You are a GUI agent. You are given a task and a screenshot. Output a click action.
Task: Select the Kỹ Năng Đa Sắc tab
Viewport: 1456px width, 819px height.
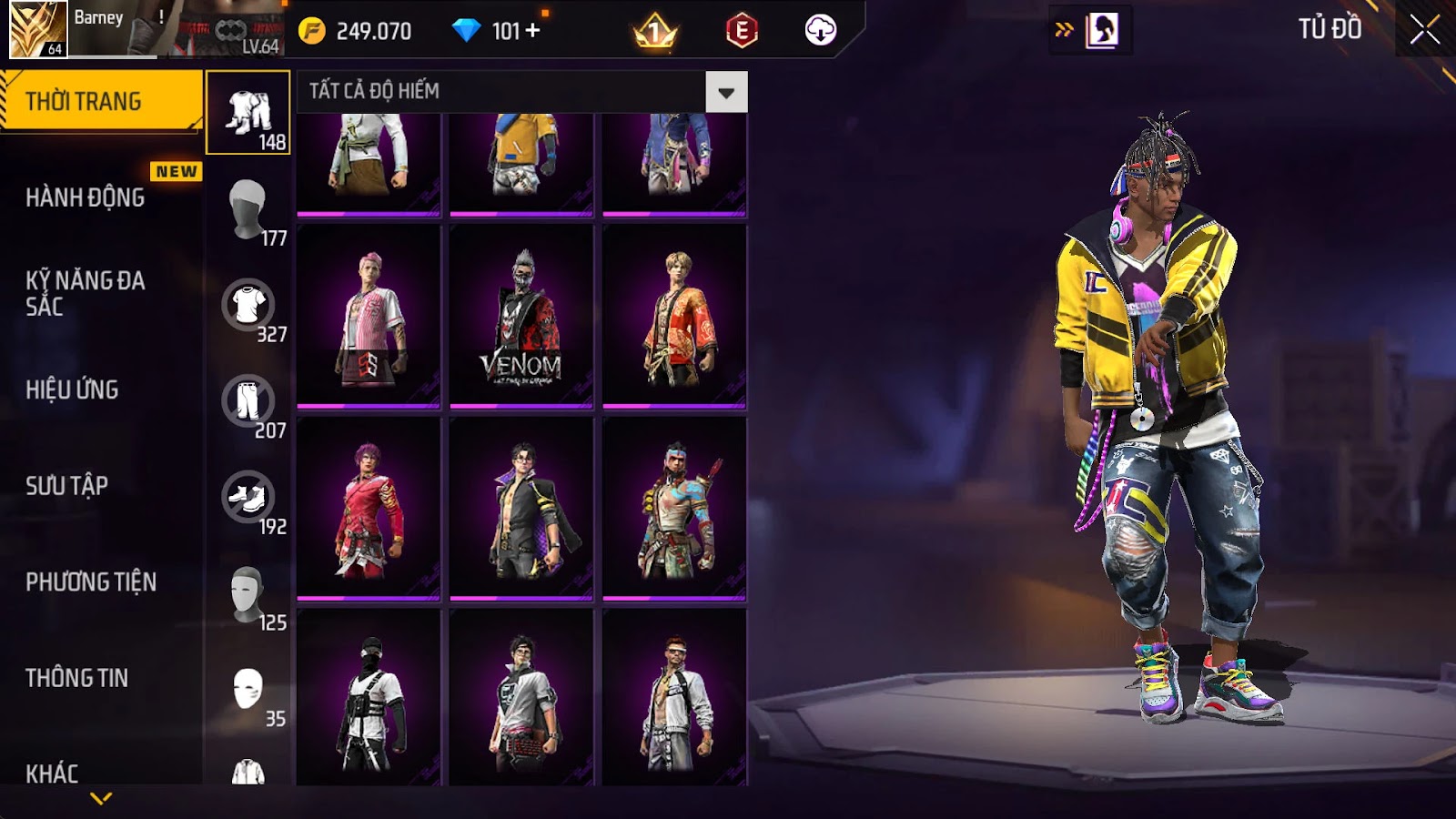(x=86, y=293)
